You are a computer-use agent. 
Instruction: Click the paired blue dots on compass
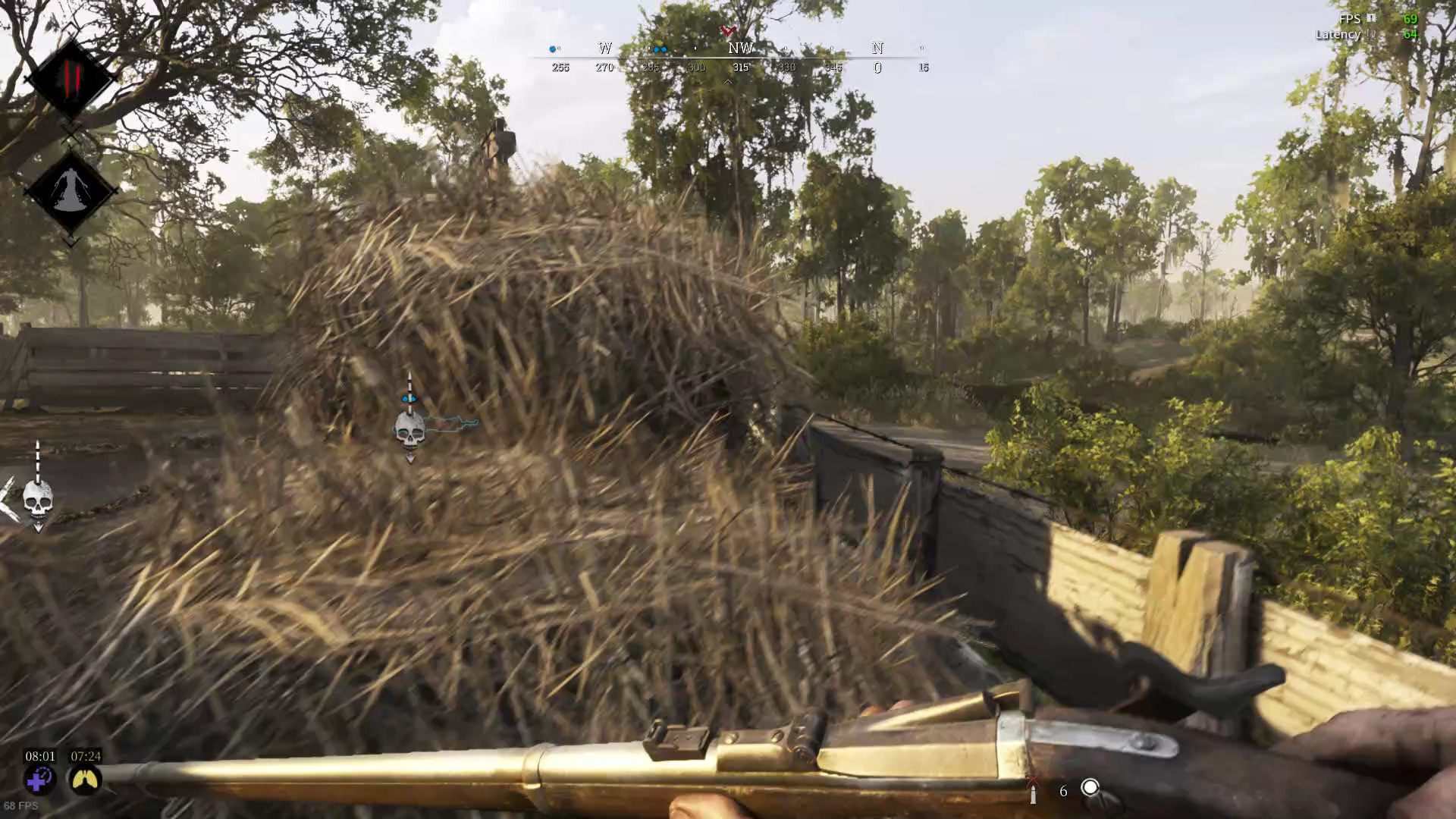660,49
